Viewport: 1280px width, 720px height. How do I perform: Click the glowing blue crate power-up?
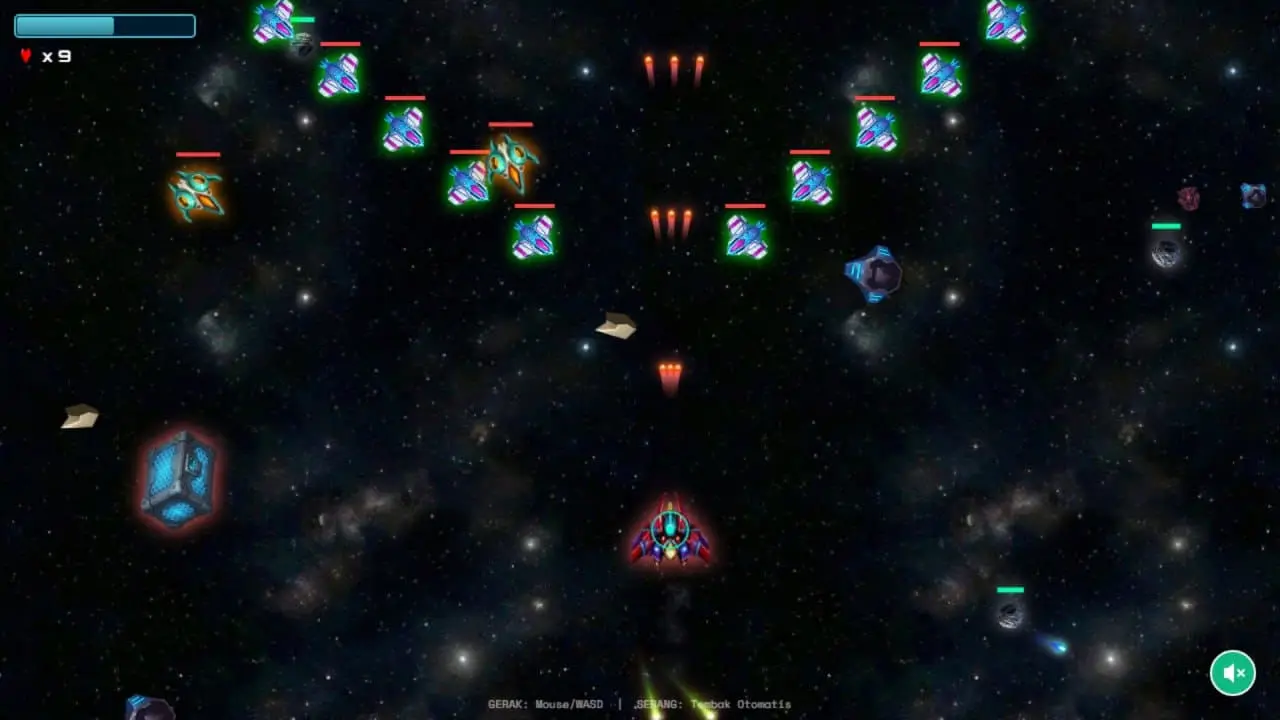click(180, 478)
